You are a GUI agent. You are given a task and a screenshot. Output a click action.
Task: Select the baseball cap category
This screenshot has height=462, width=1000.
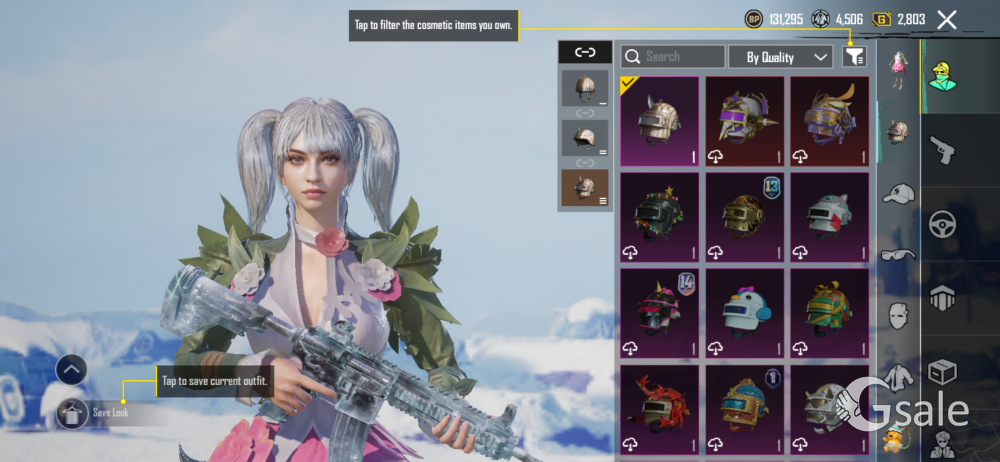(x=898, y=193)
